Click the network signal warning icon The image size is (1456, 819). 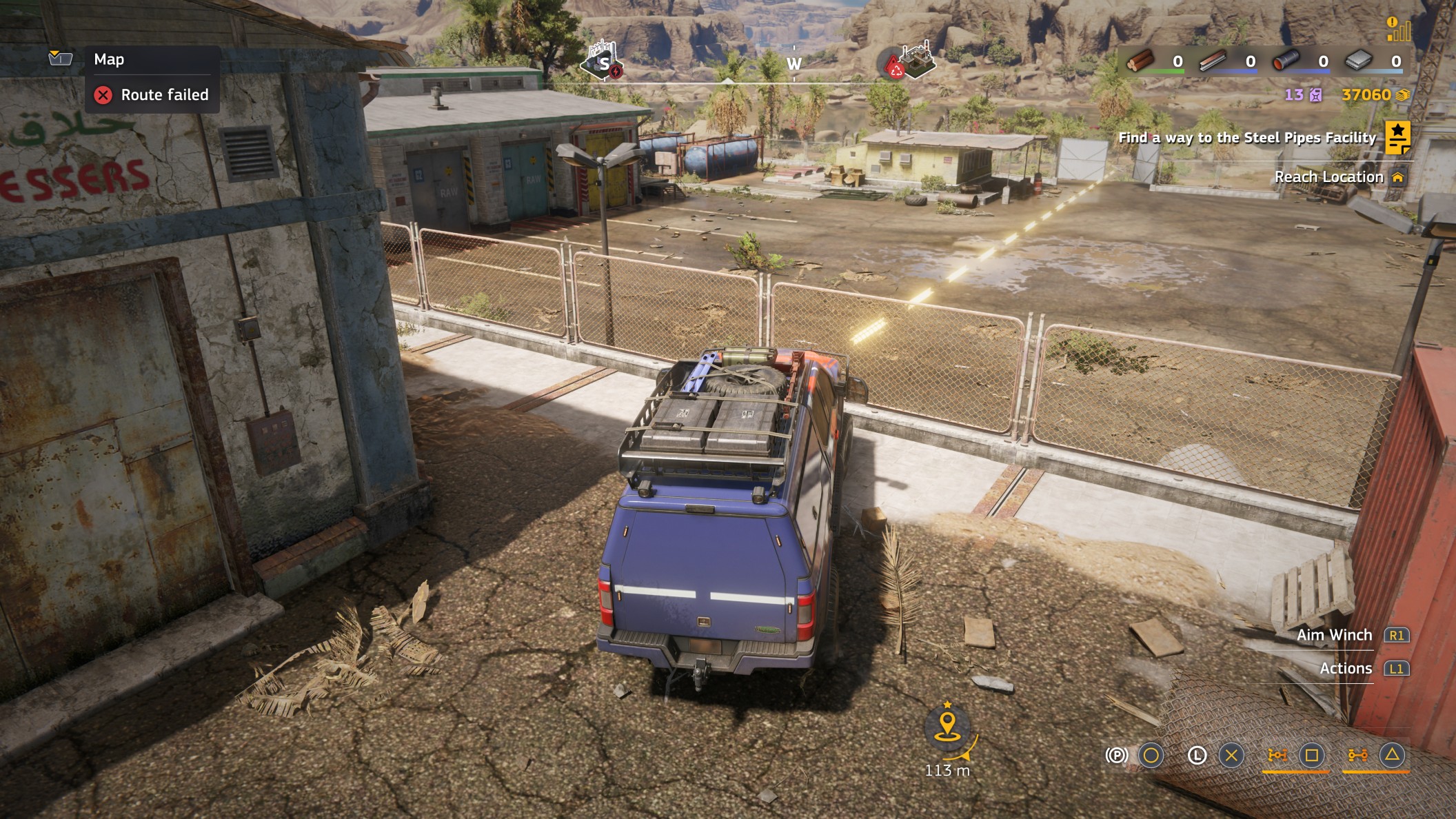point(1398,29)
